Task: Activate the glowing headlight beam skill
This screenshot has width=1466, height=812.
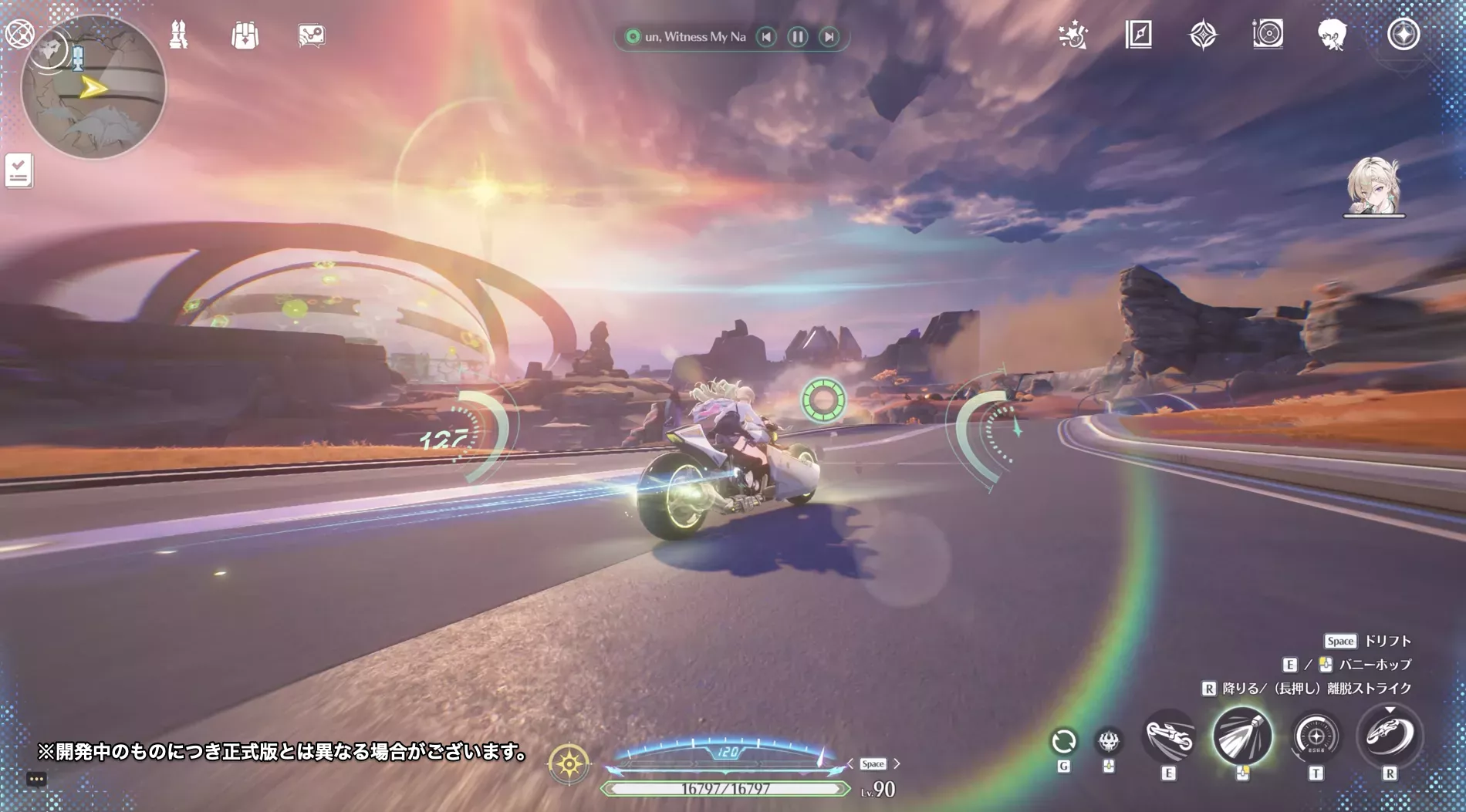Action: coord(1242,736)
